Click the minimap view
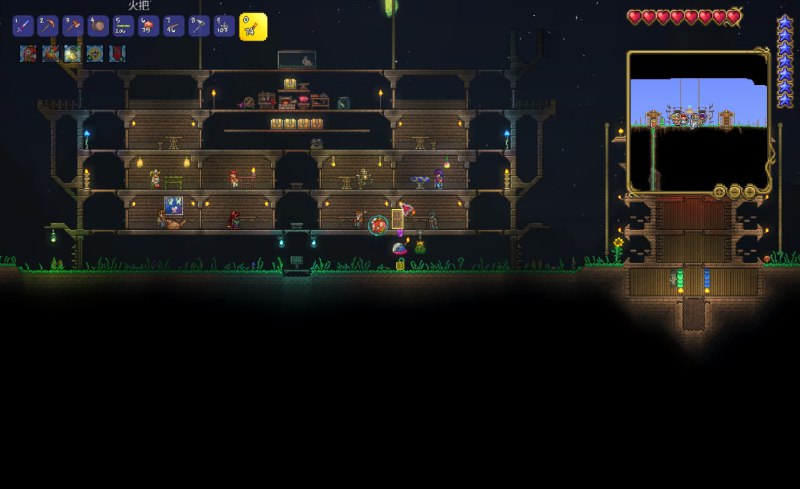Screen dimensions: 800x489 [698, 121]
